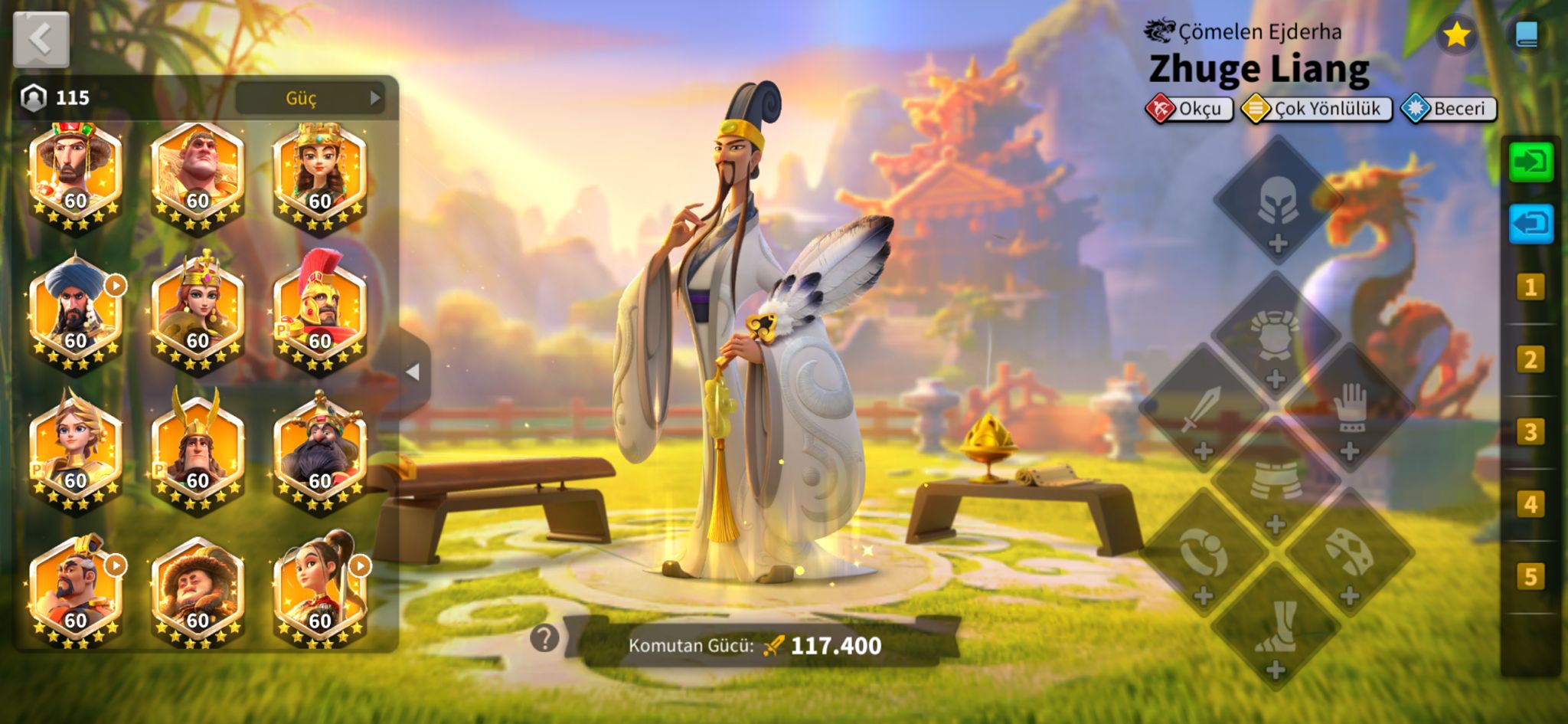Switch to equipment preset 1
The image size is (1568, 724).
coord(1530,287)
